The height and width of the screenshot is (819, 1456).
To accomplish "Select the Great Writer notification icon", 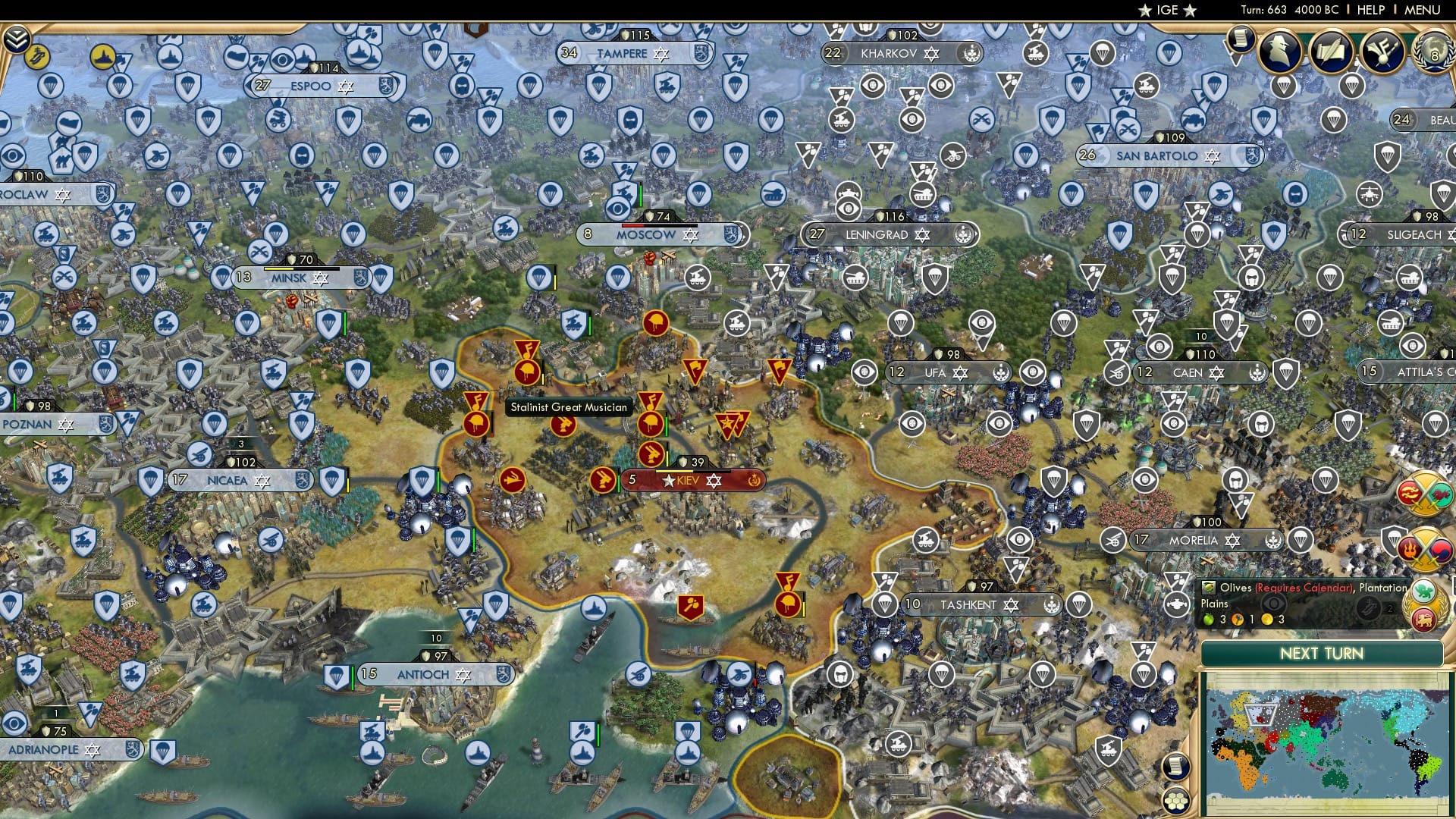I will click(x=1330, y=51).
